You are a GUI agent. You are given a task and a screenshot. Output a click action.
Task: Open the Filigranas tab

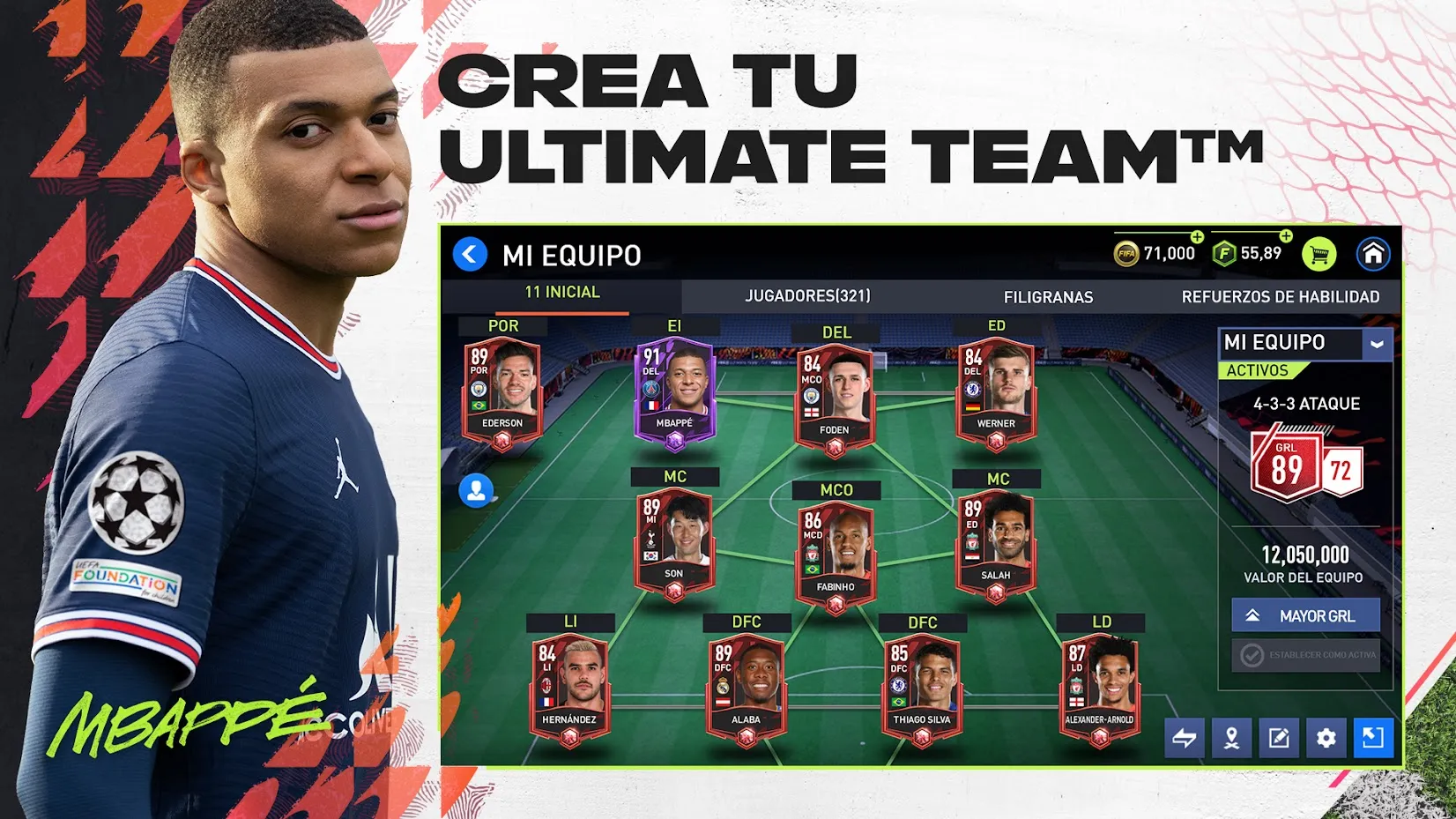pos(1048,297)
